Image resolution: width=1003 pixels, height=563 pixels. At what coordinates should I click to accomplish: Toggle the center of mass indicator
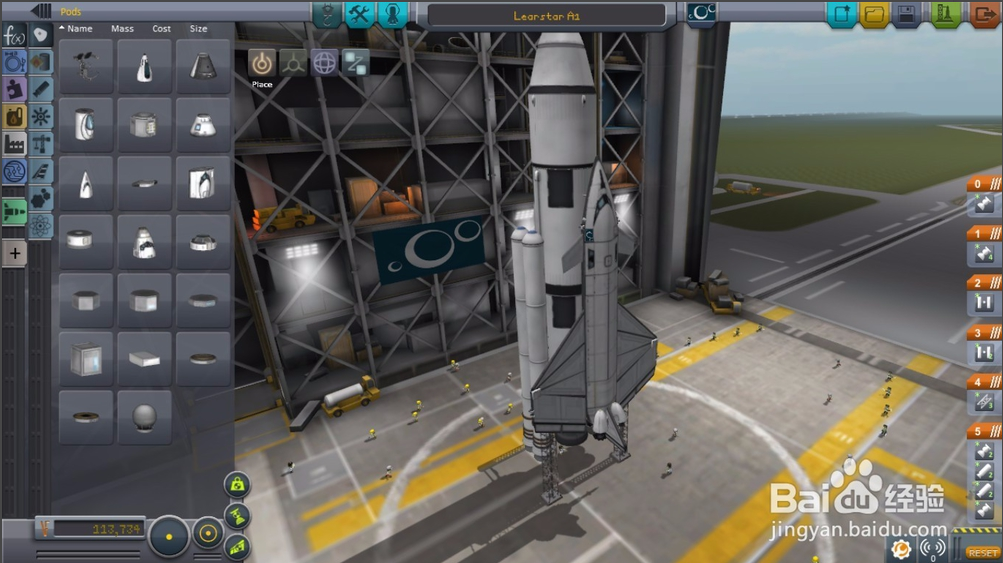tap(237, 485)
